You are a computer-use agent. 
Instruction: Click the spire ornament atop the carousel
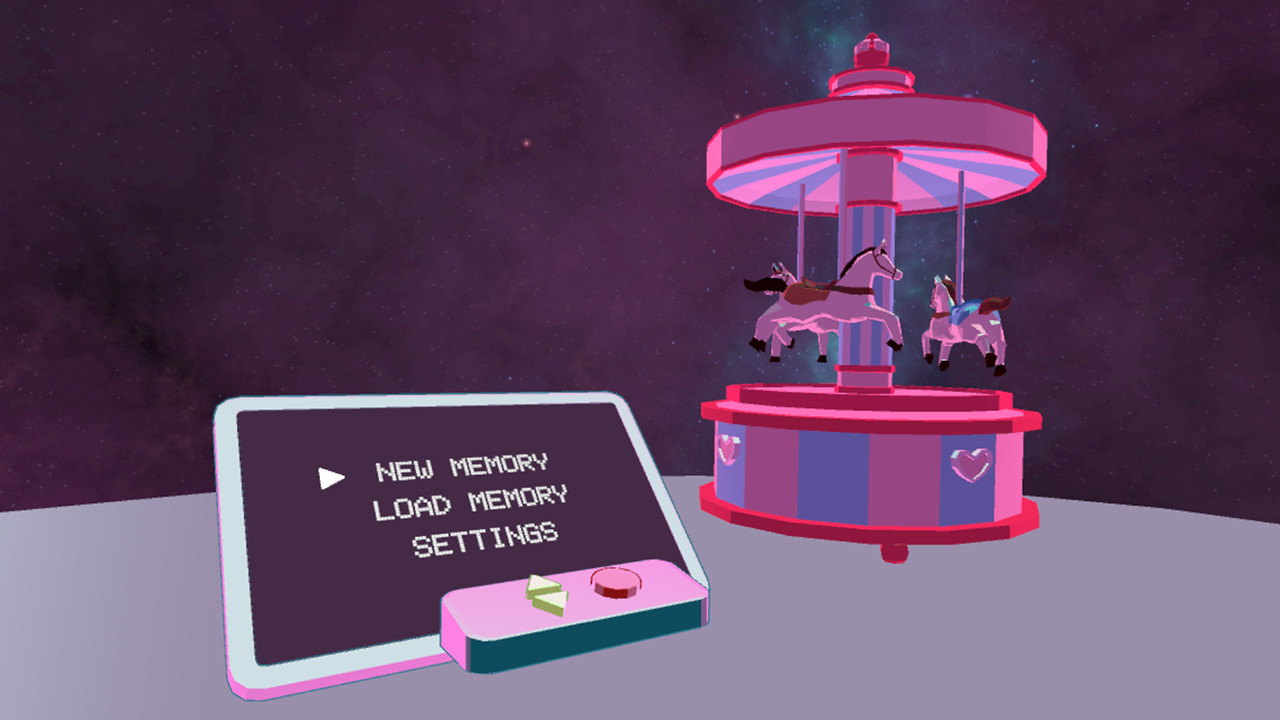(872, 50)
